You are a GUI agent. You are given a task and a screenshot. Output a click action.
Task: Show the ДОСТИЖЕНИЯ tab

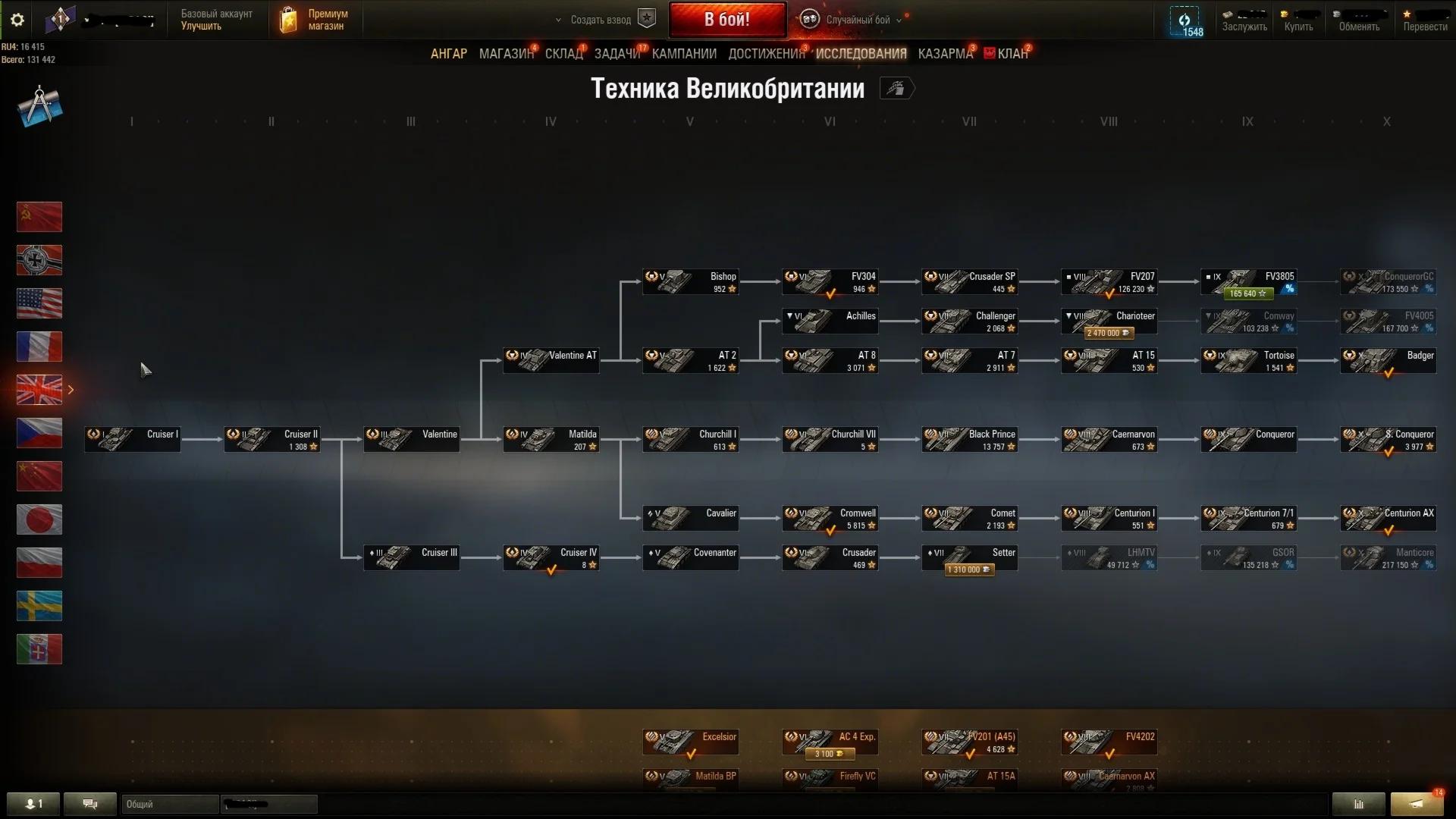(x=766, y=54)
